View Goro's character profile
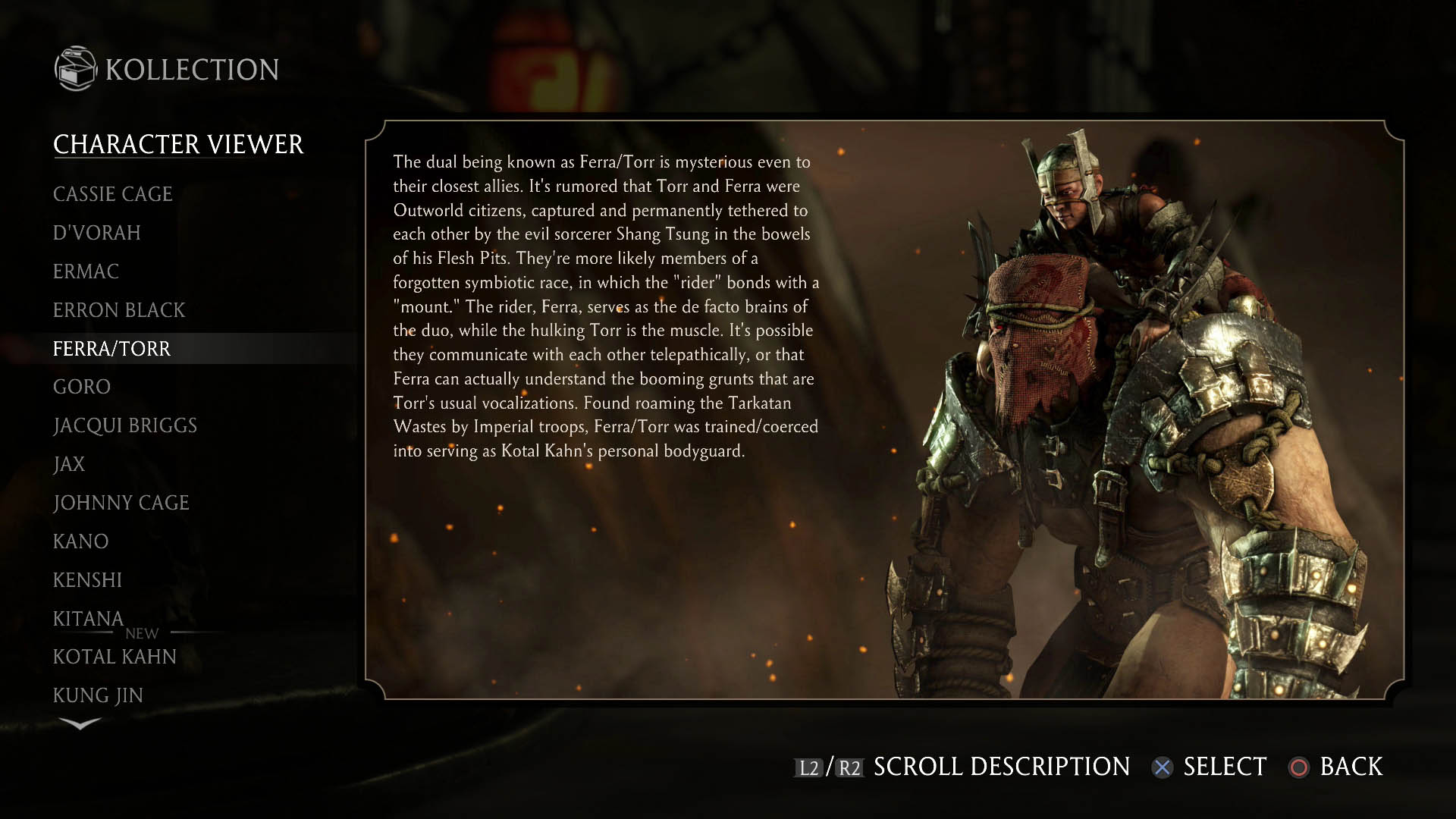The height and width of the screenshot is (819, 1456). tap(82, 387)
